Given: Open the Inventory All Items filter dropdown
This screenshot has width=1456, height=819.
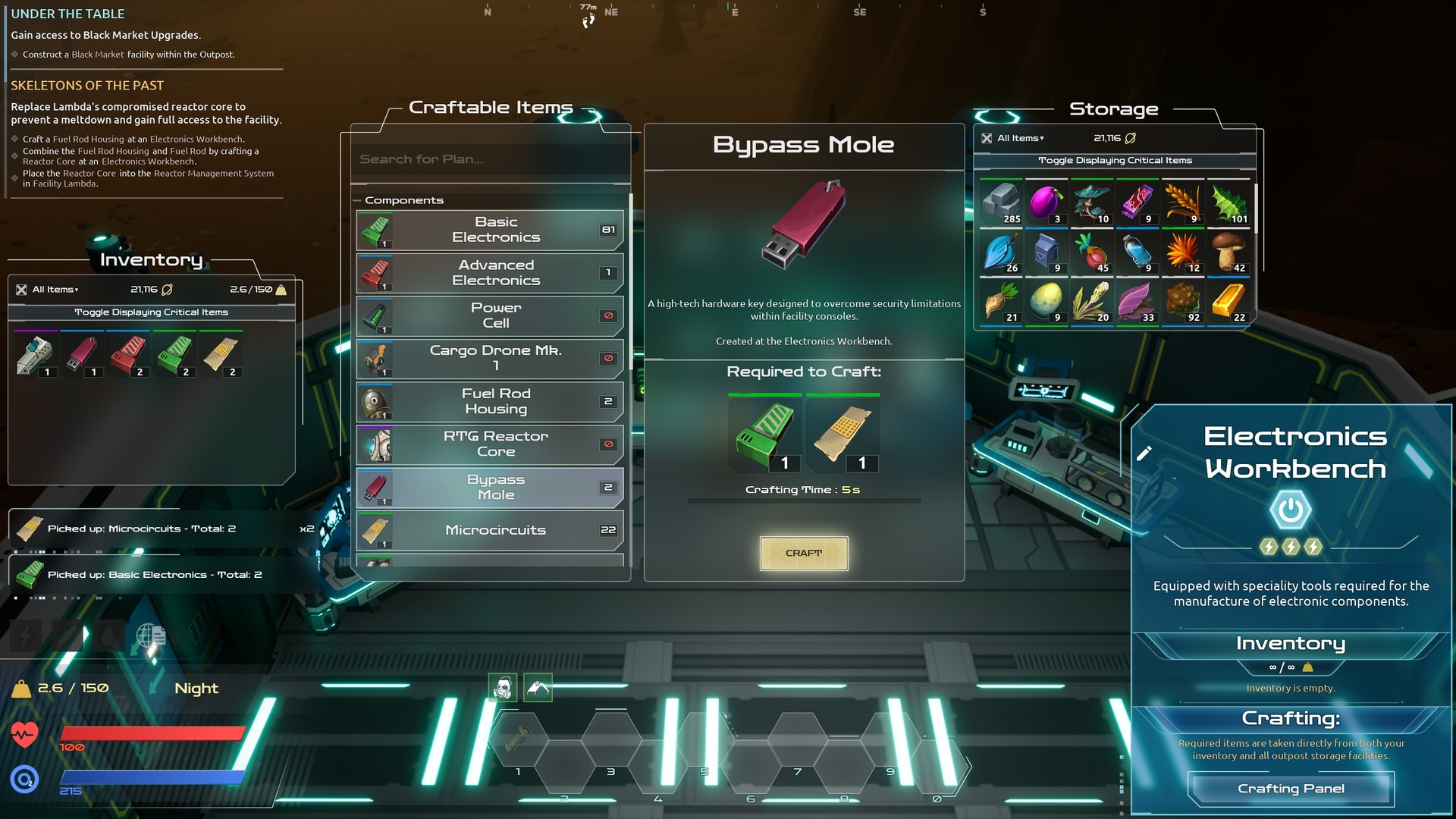Looking at the screenshot, I should click(55, 290).
